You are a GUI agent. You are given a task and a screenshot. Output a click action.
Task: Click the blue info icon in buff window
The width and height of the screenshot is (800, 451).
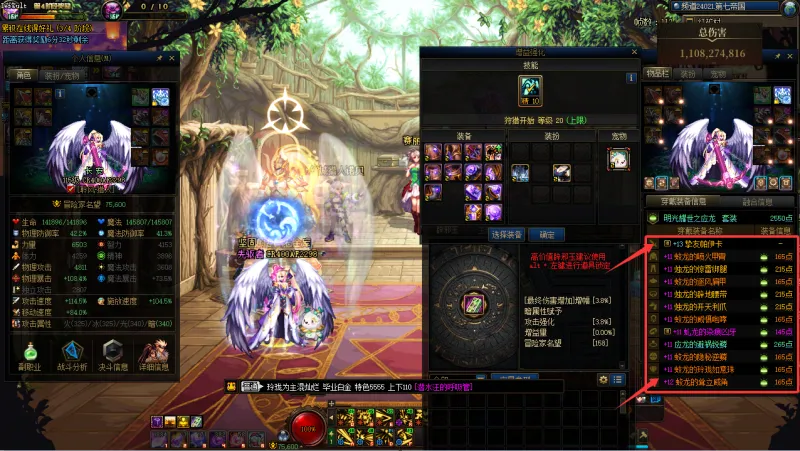click(631, 77)
